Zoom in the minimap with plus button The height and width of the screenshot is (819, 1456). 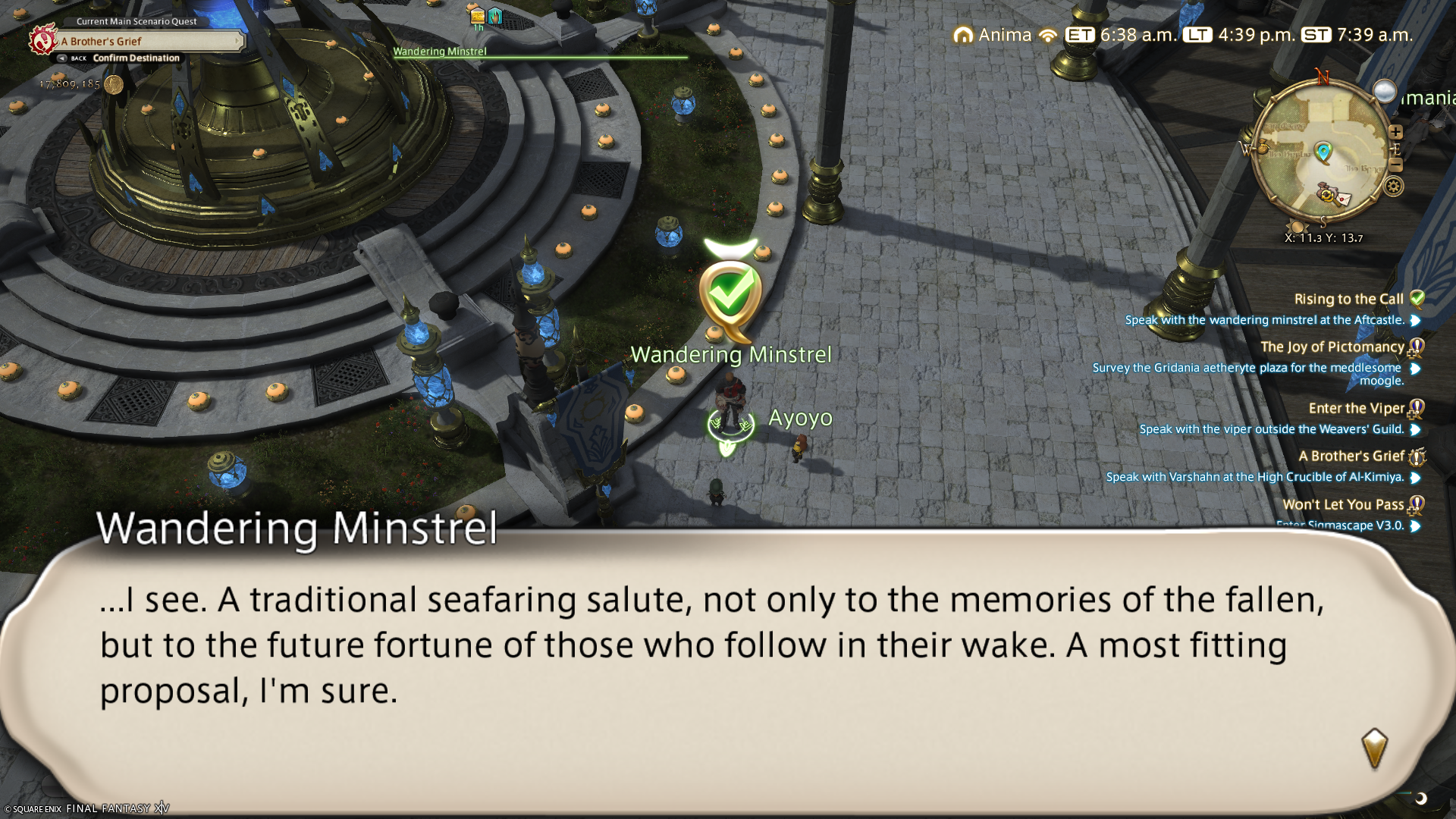pyautogui.click(x=1395, y=132)
